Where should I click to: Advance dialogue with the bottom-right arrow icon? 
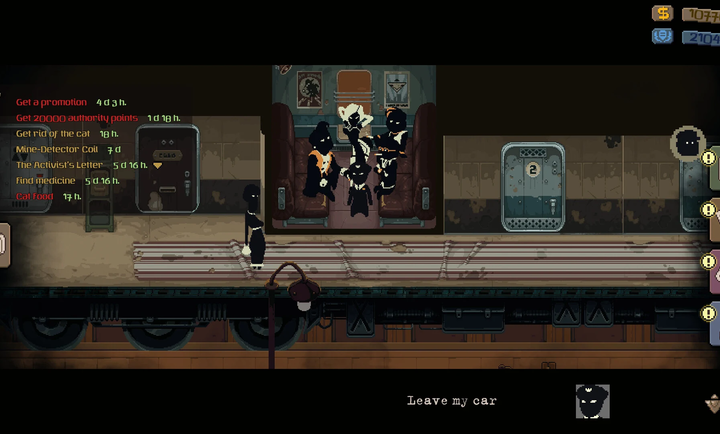711,403
